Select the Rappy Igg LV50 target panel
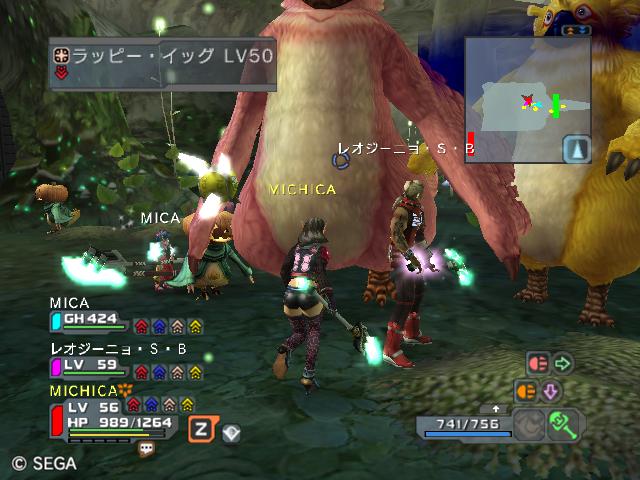The width and height of the screenshot is (640, 480). (162, 63)
